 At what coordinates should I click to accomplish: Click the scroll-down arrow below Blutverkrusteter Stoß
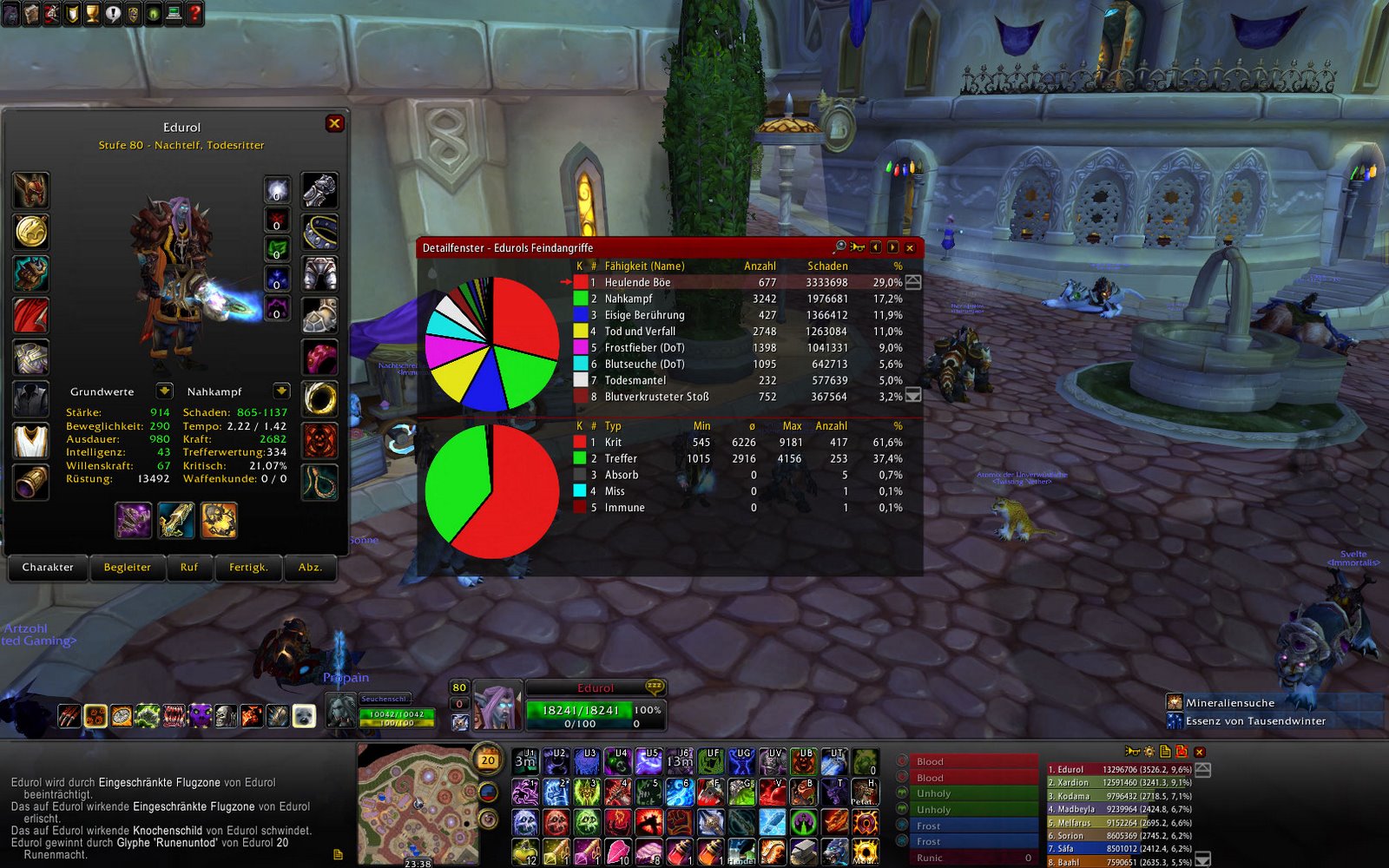(x=912, y=397)
